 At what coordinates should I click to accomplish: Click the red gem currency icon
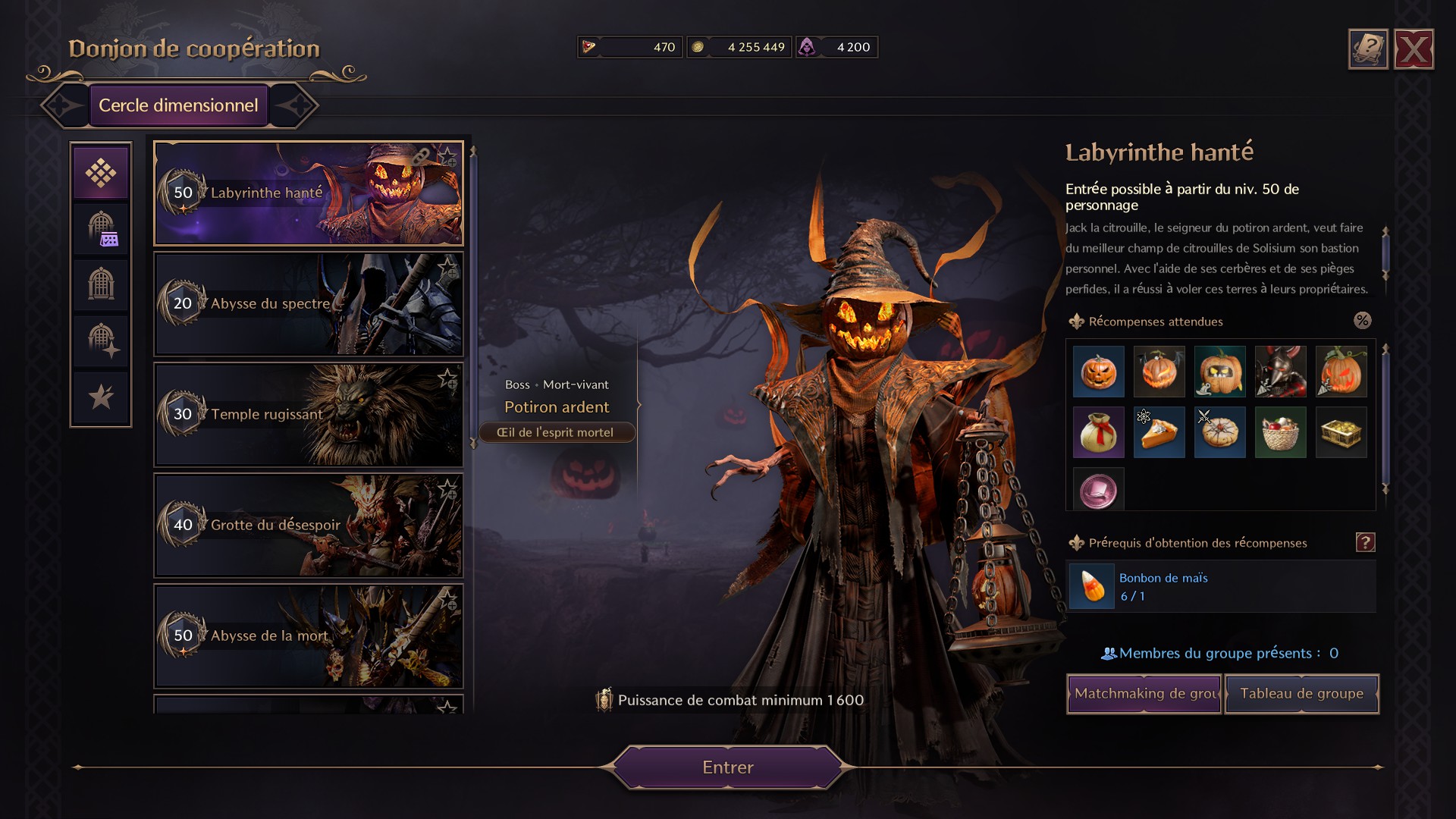point(590,46)
